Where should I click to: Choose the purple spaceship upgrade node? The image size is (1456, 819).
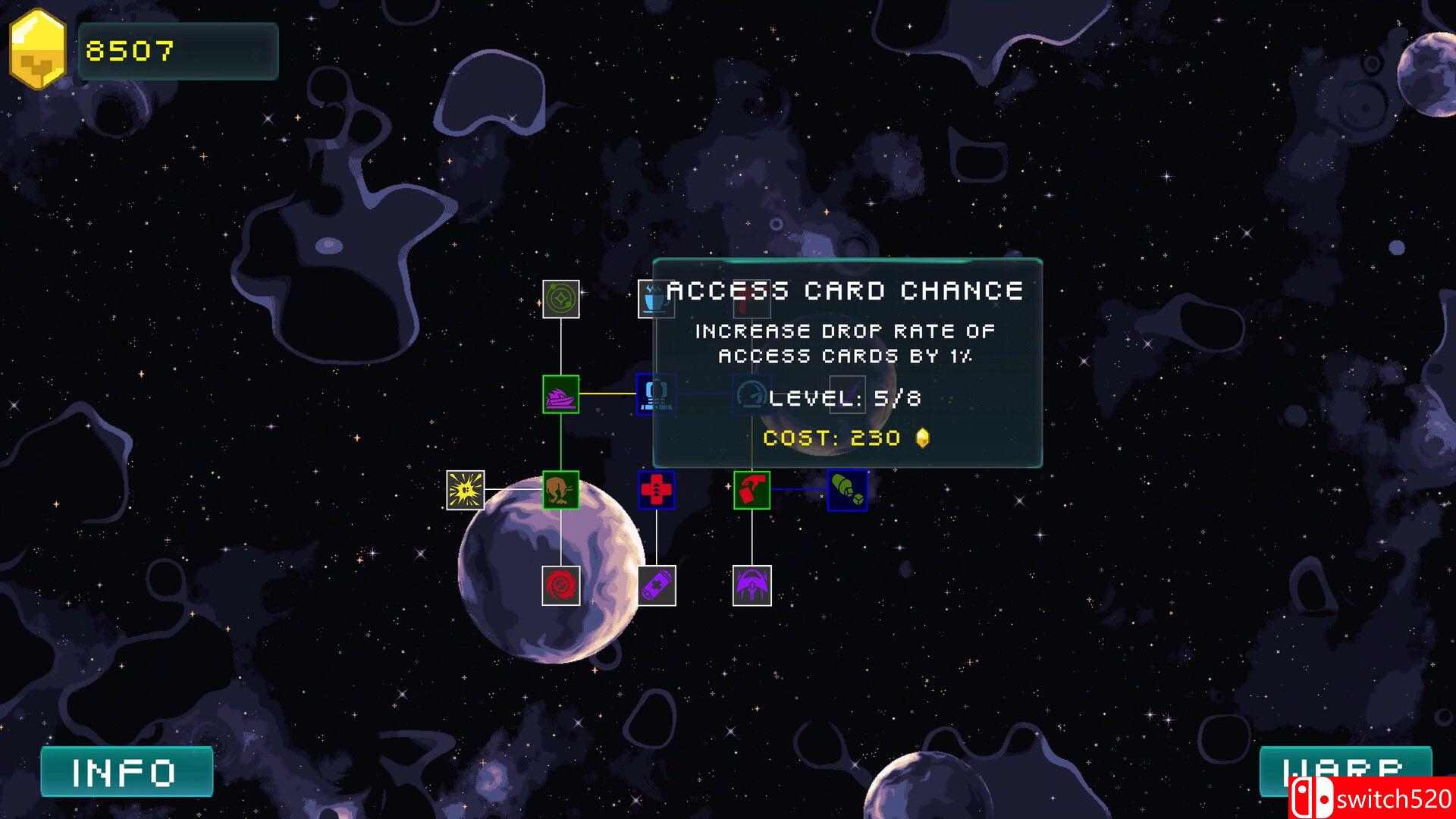561,394
